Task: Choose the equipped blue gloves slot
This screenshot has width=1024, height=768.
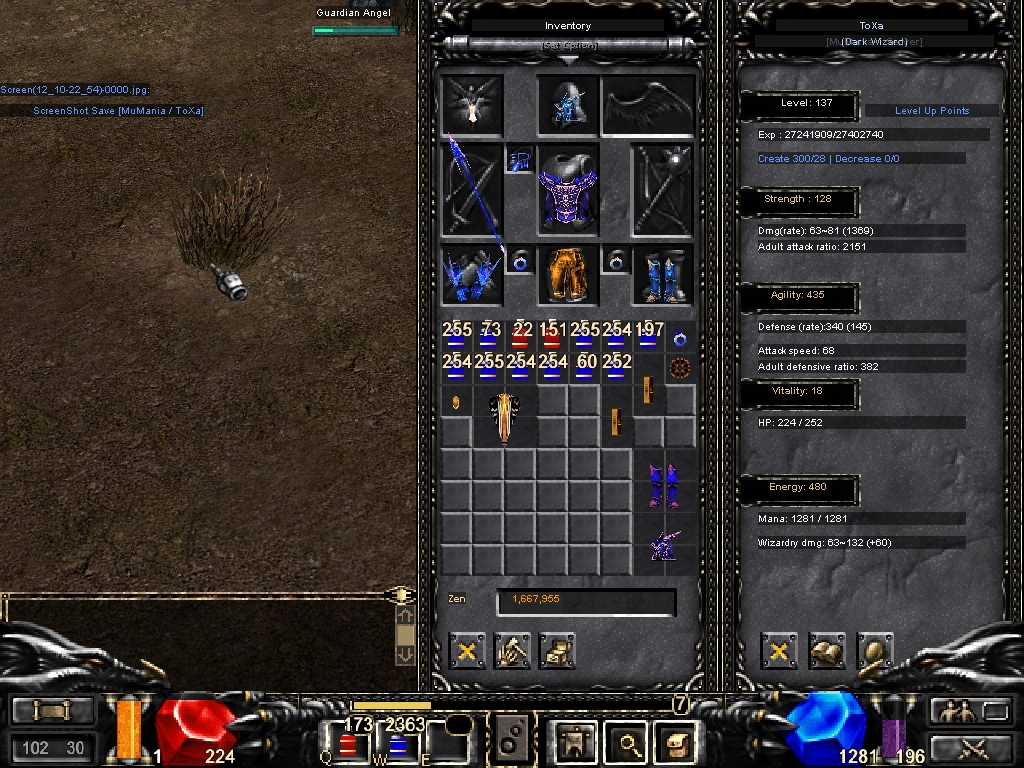Action: tap(472, 274)
